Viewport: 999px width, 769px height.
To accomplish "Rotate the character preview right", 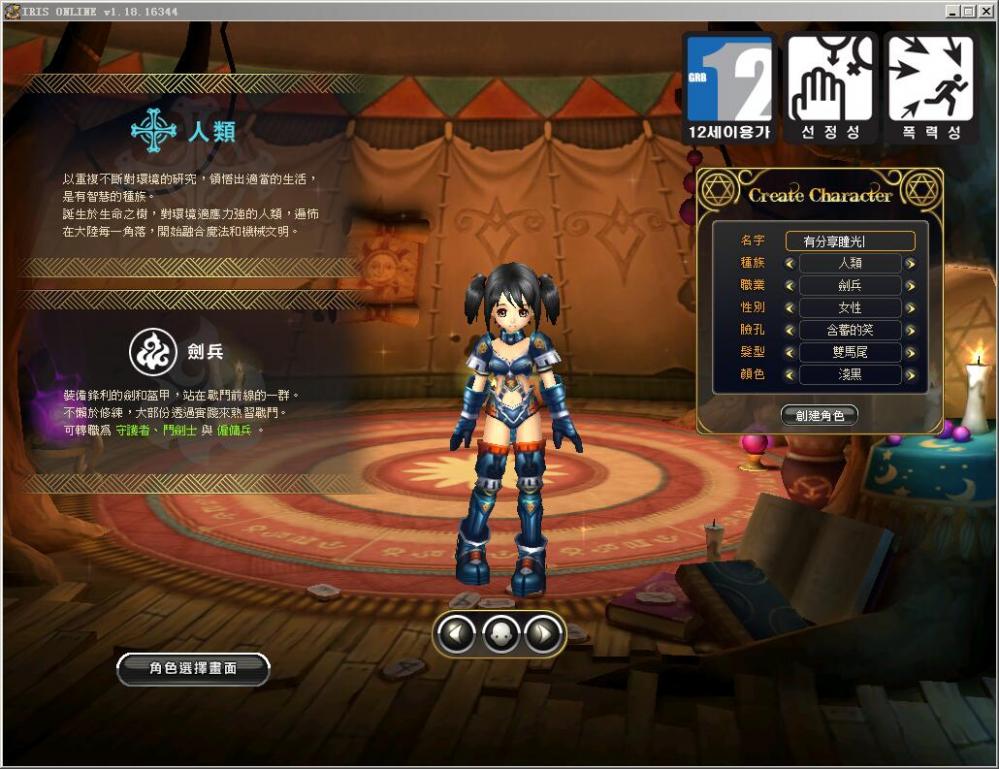I will (543, 632).
